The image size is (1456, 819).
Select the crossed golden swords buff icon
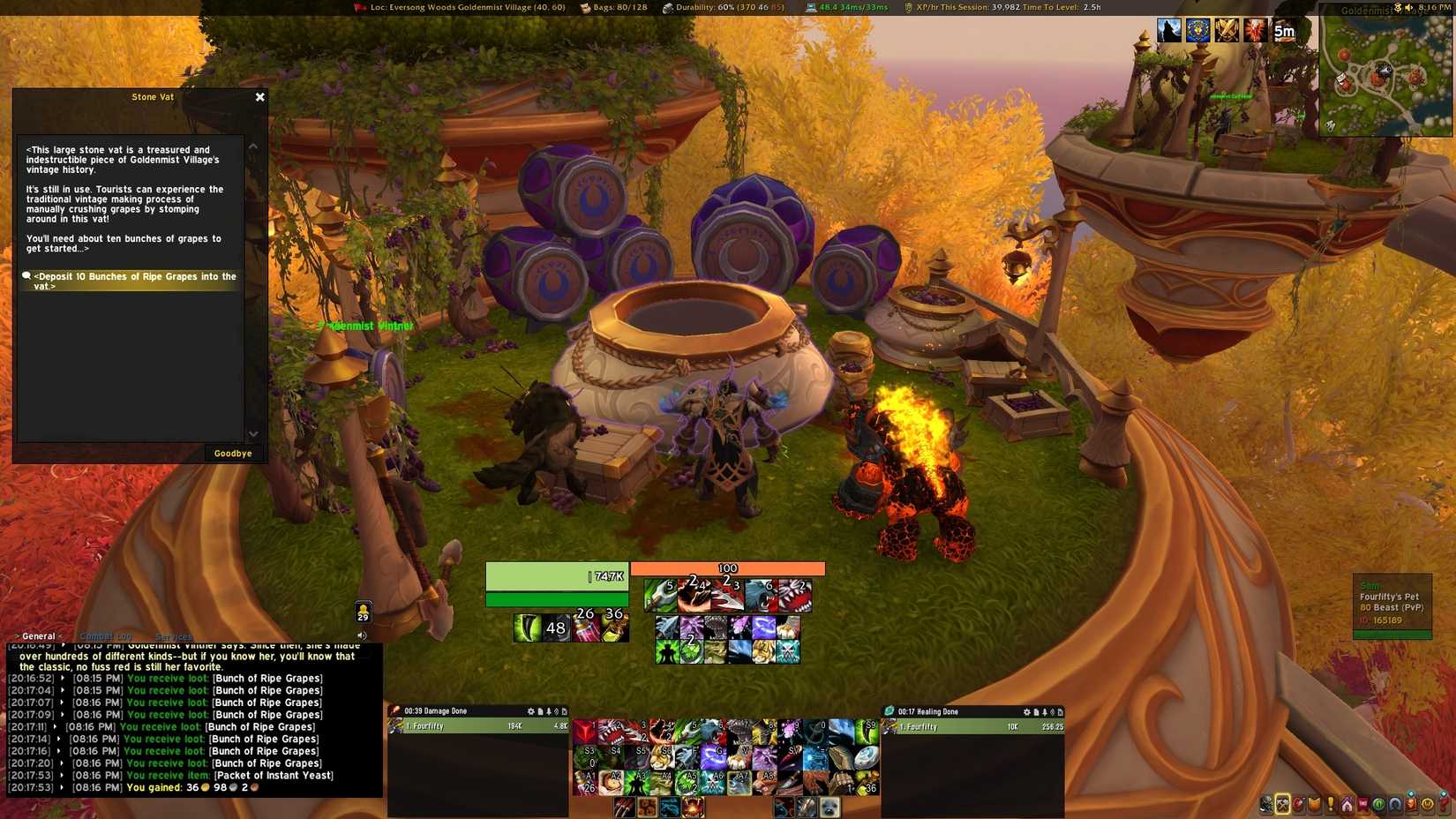coord(1227,31)
